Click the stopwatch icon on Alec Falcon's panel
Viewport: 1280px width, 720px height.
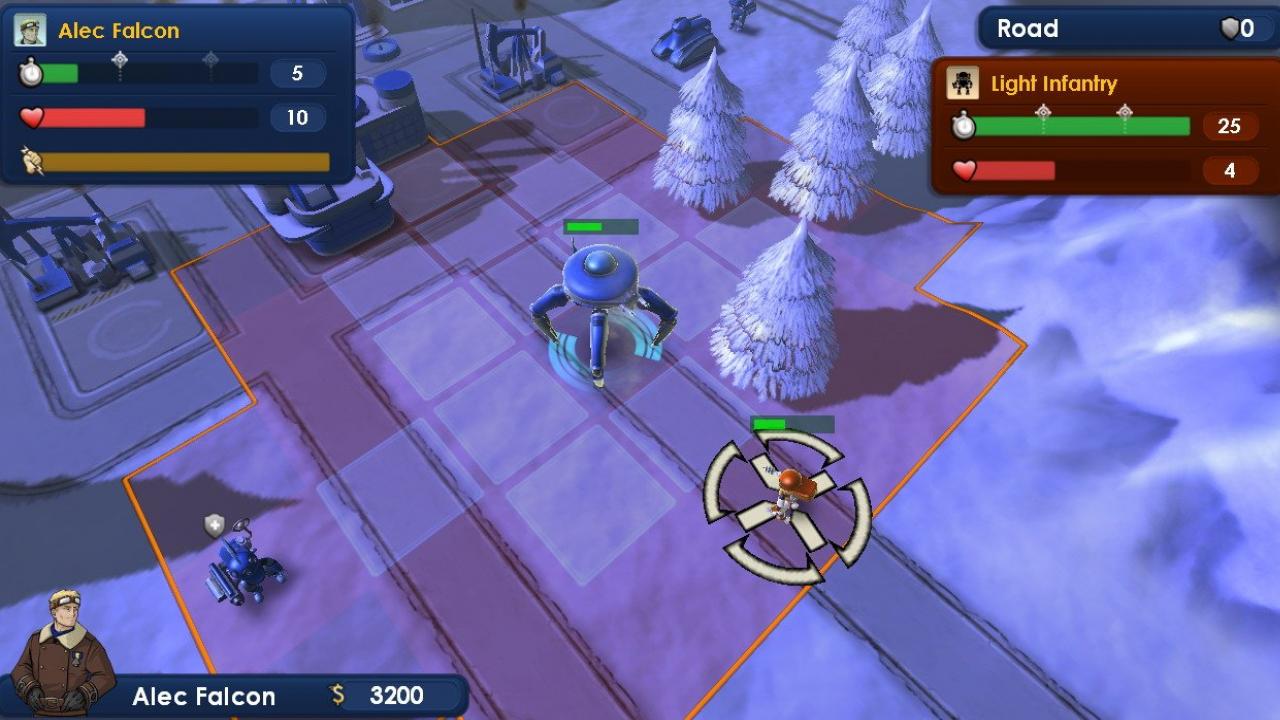pyautogui.click(x=31, y=70)
